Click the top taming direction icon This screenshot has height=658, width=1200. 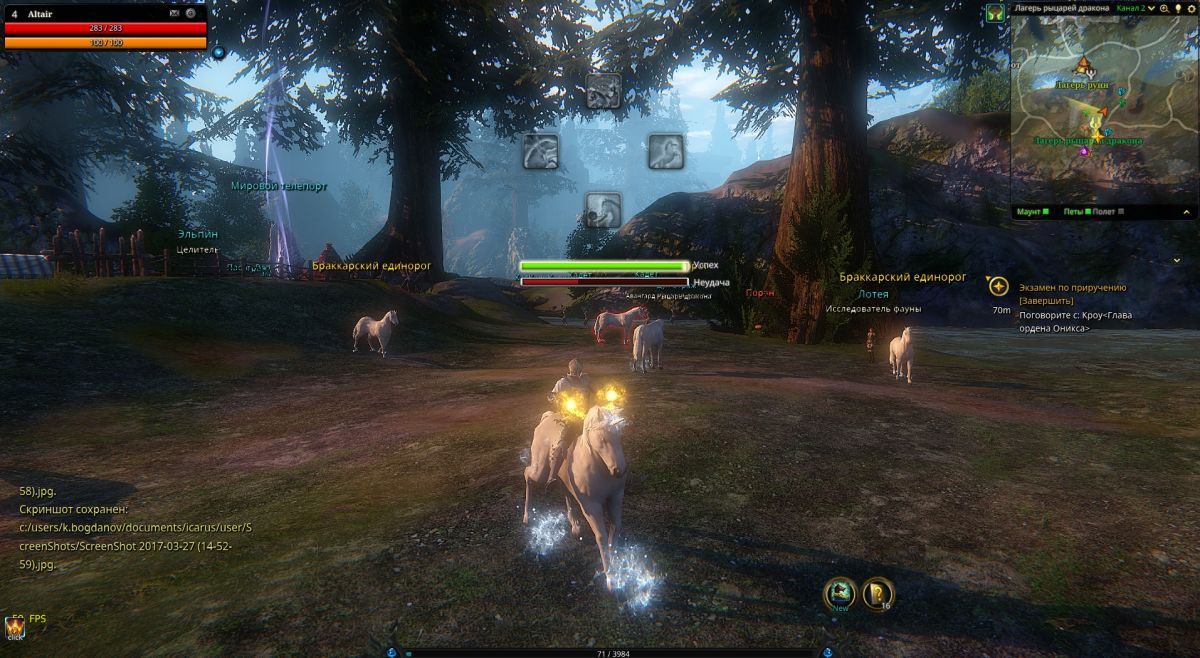(x=603, y=91)
